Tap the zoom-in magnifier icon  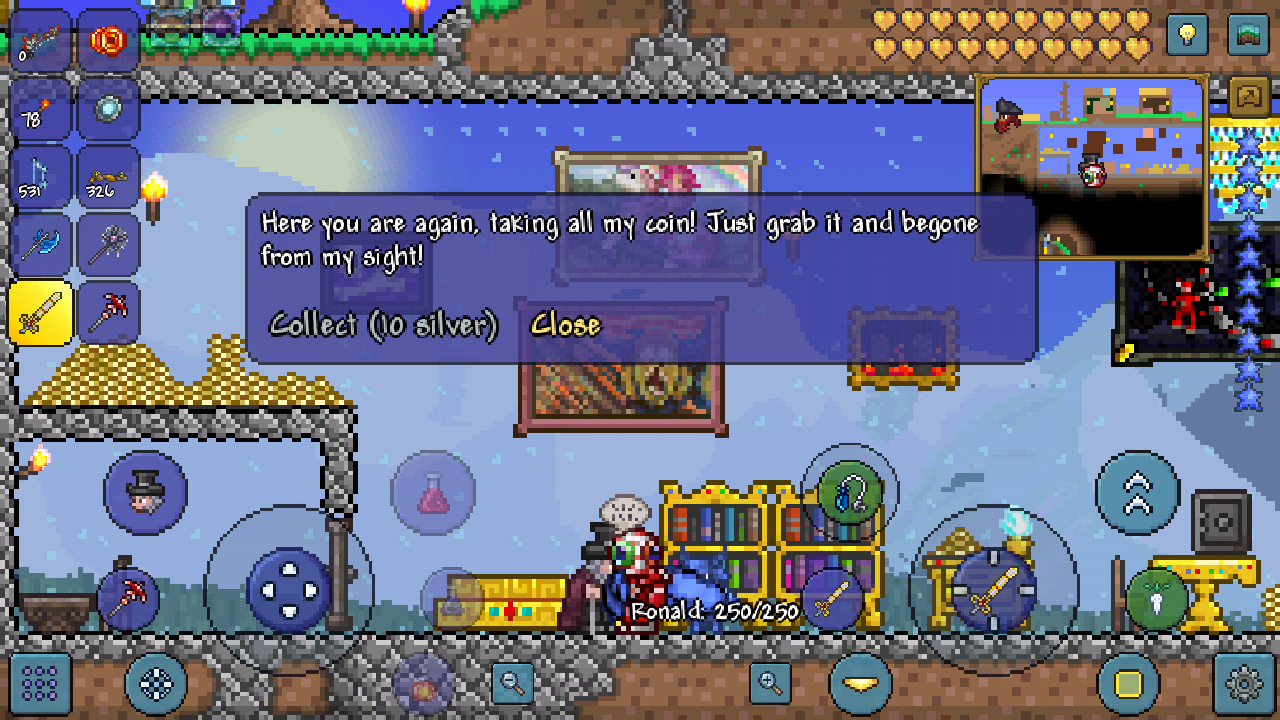769,685
